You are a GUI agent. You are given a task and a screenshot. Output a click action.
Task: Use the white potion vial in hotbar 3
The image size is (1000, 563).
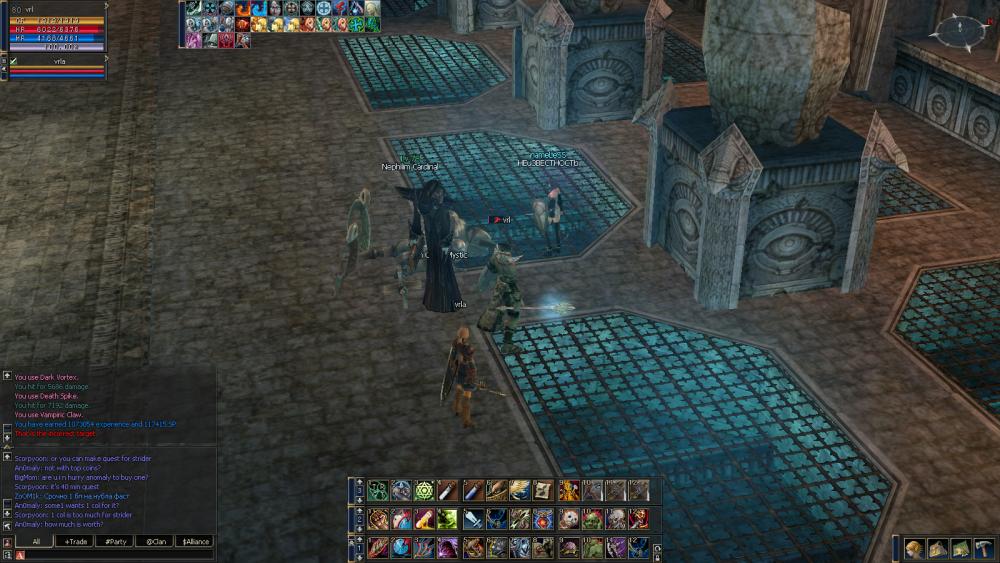(446, 490)
